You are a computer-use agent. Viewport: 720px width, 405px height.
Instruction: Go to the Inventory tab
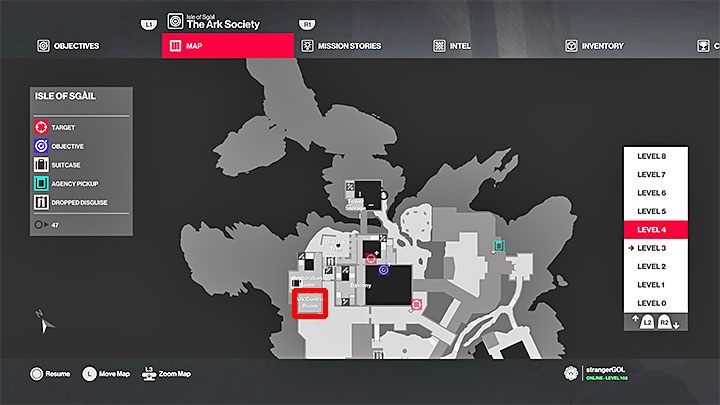tap(595, 46)
